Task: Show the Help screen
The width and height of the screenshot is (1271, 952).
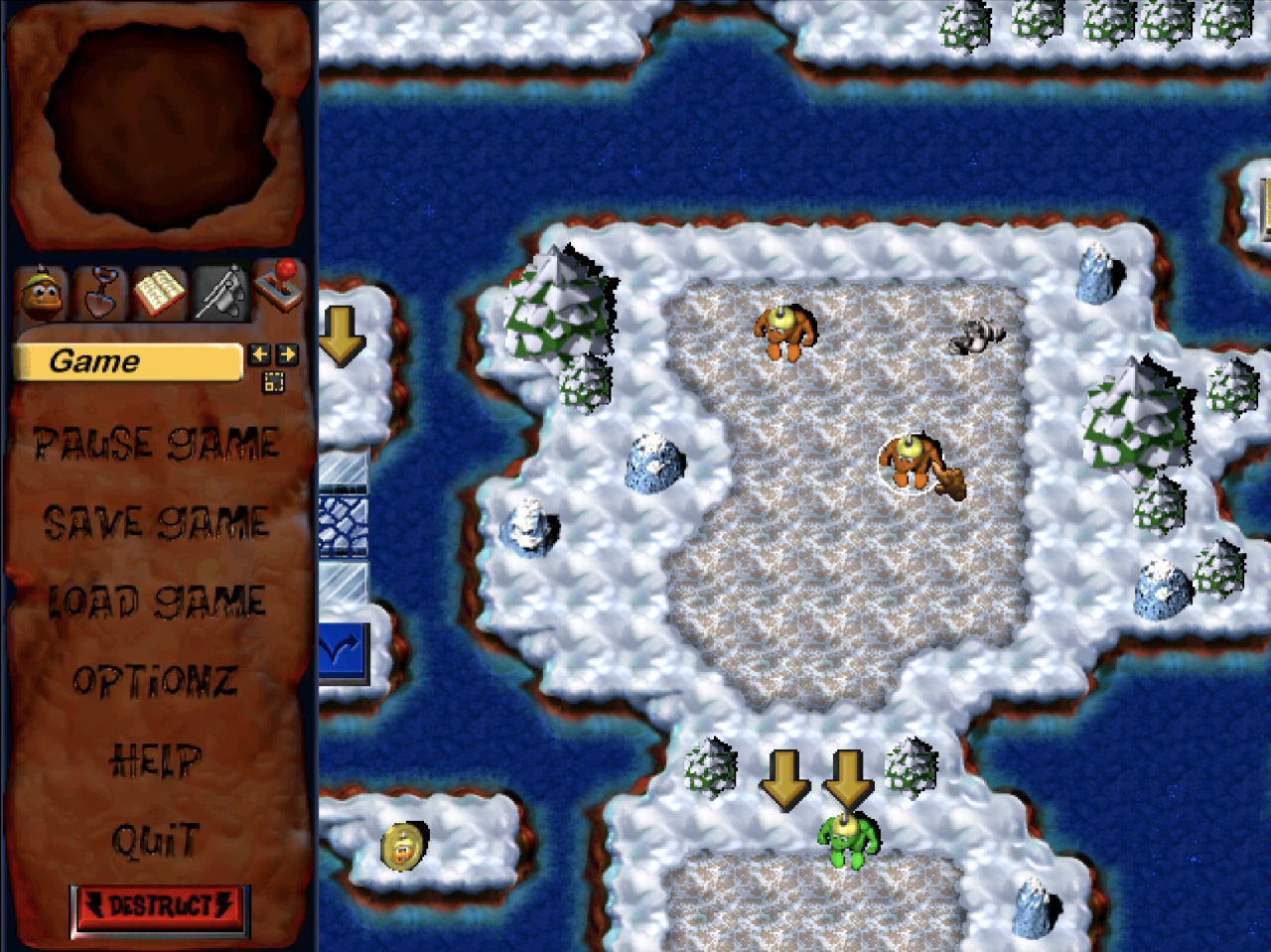Action: click(x=156, y=760)
